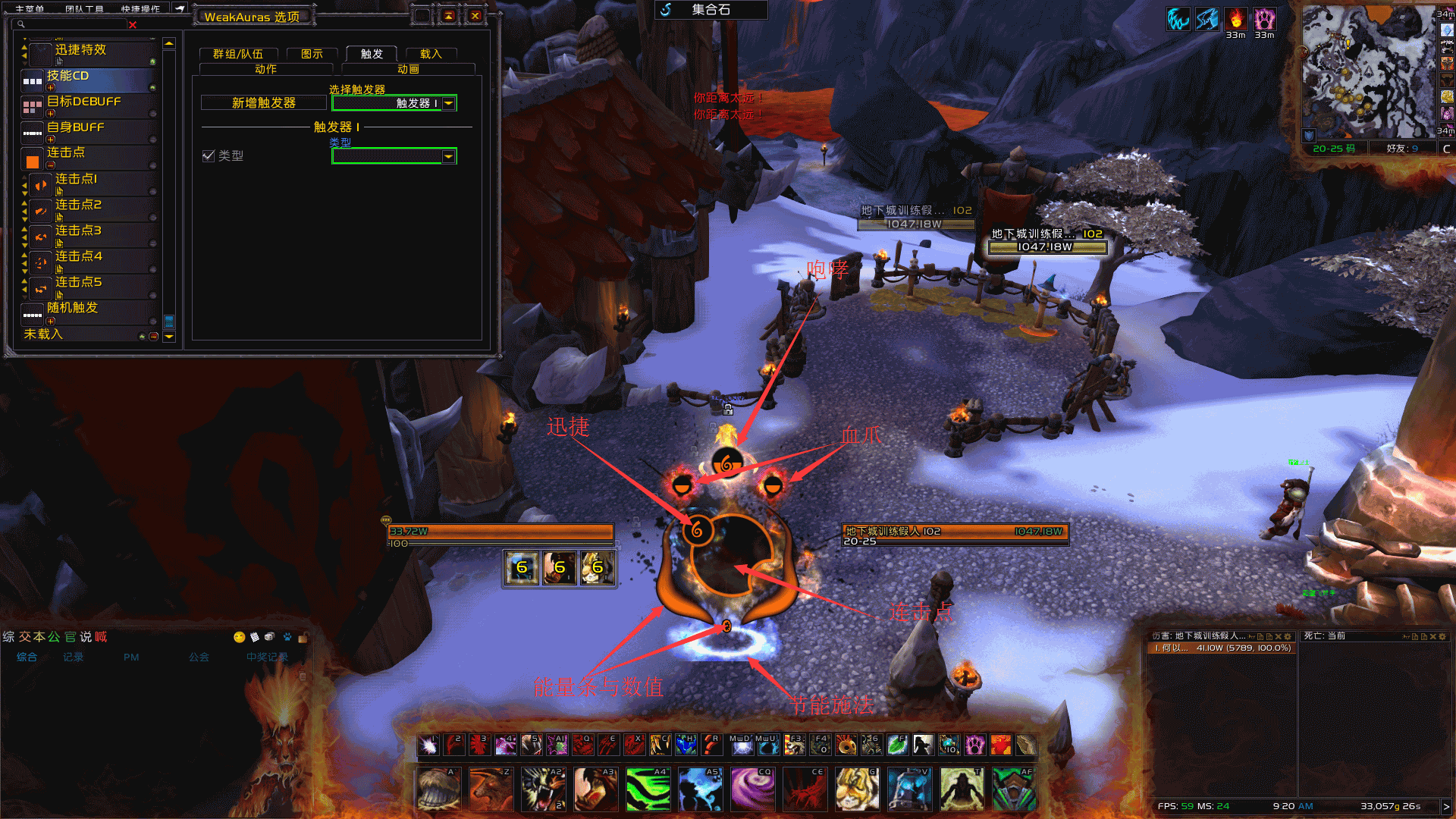Switch to the 动作 actions tab
Screen dimensions: 1456x819
(265, 69)
